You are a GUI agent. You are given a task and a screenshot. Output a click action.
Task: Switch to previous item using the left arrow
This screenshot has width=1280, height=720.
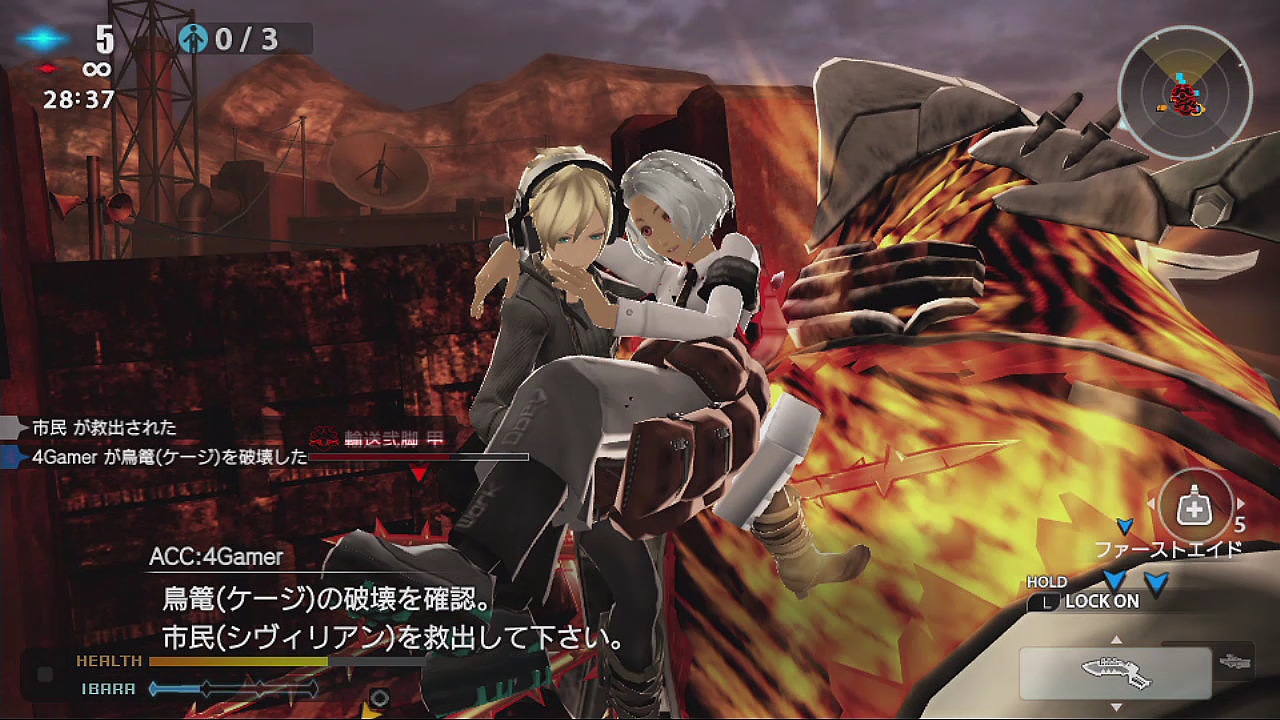point(1151,503)
